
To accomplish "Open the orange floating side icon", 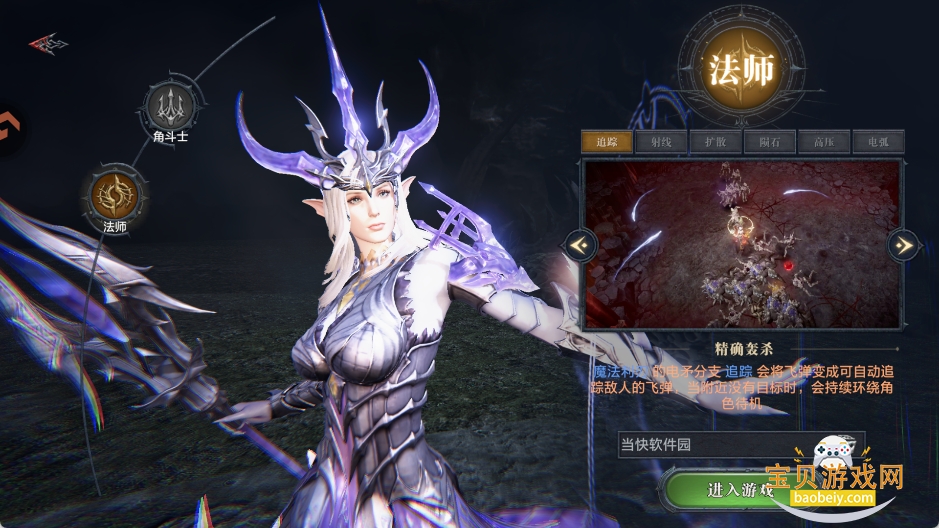I will [x=9, y=130].
